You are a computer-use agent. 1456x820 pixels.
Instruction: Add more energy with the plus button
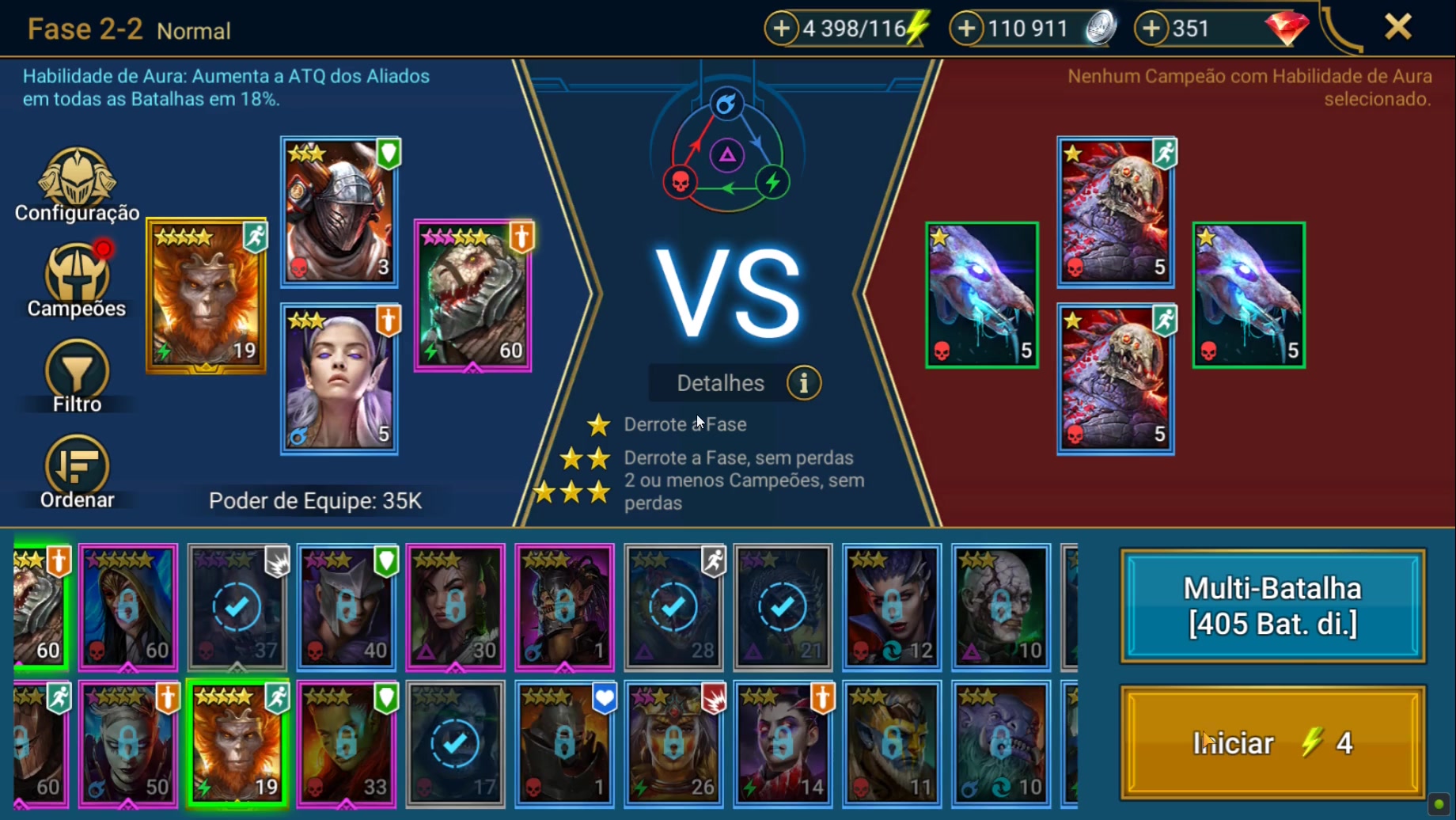coord(781,28)
